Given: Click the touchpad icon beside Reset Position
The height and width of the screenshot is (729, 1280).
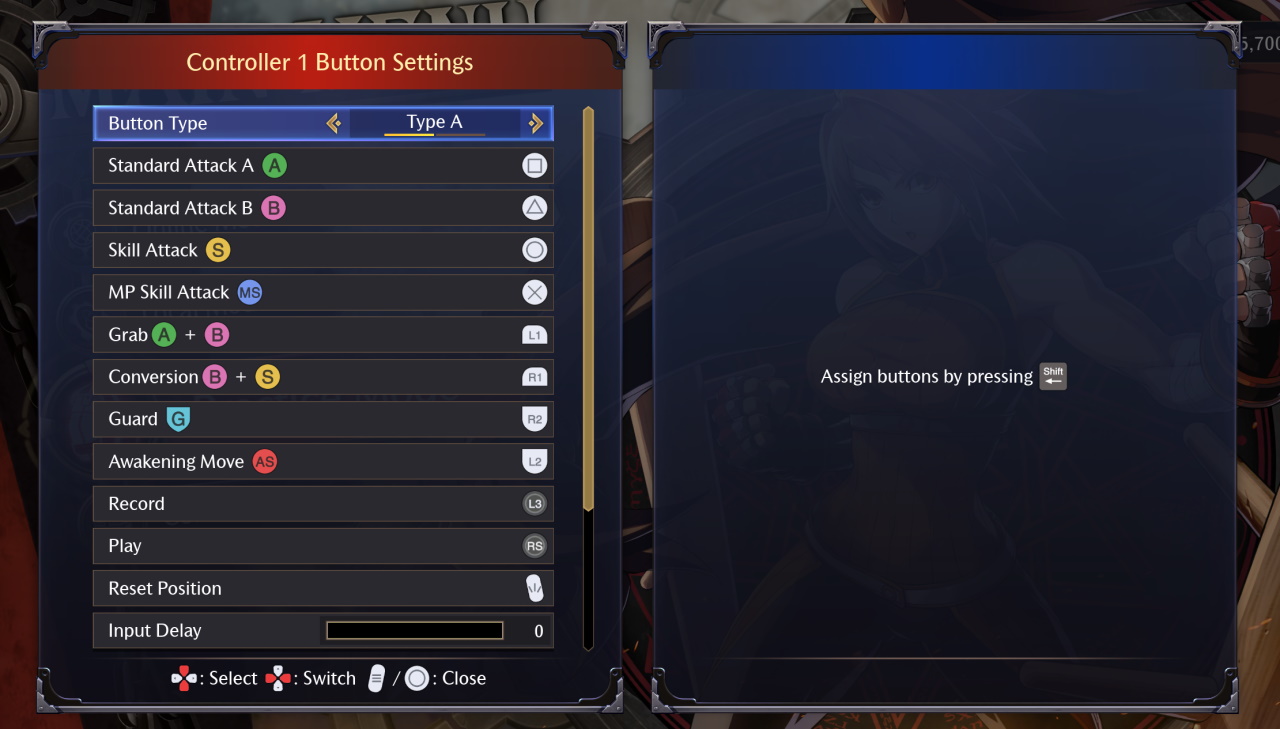Looking at the screenshot, I should click(x=535, y=588).
